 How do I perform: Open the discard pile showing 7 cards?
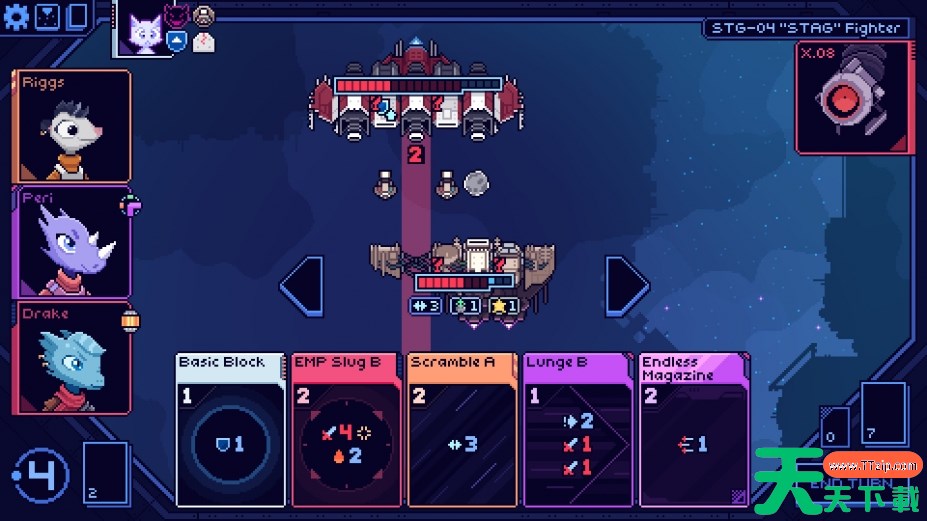click(x=883, y=414)
